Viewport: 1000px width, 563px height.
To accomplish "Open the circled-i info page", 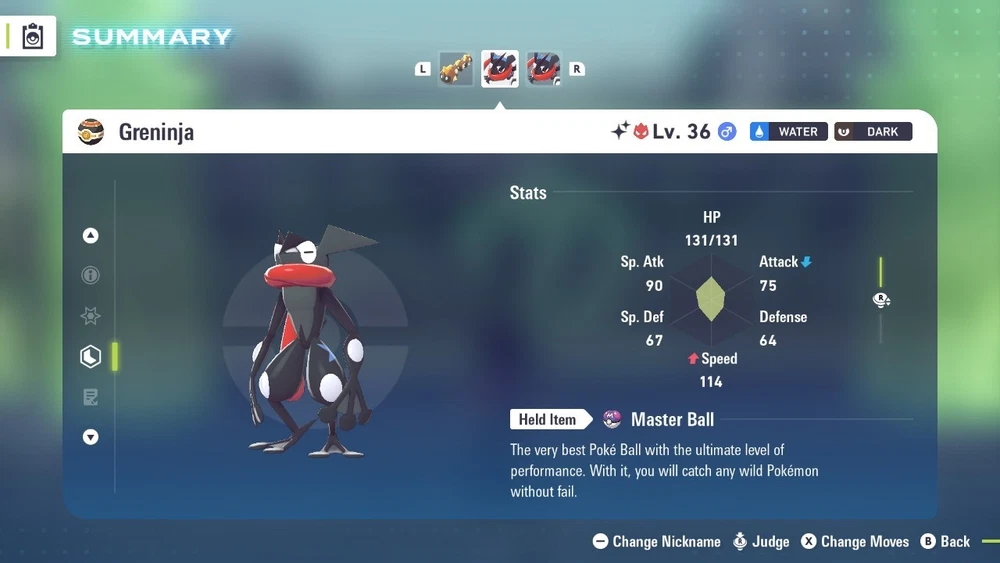I will point(91,275).
